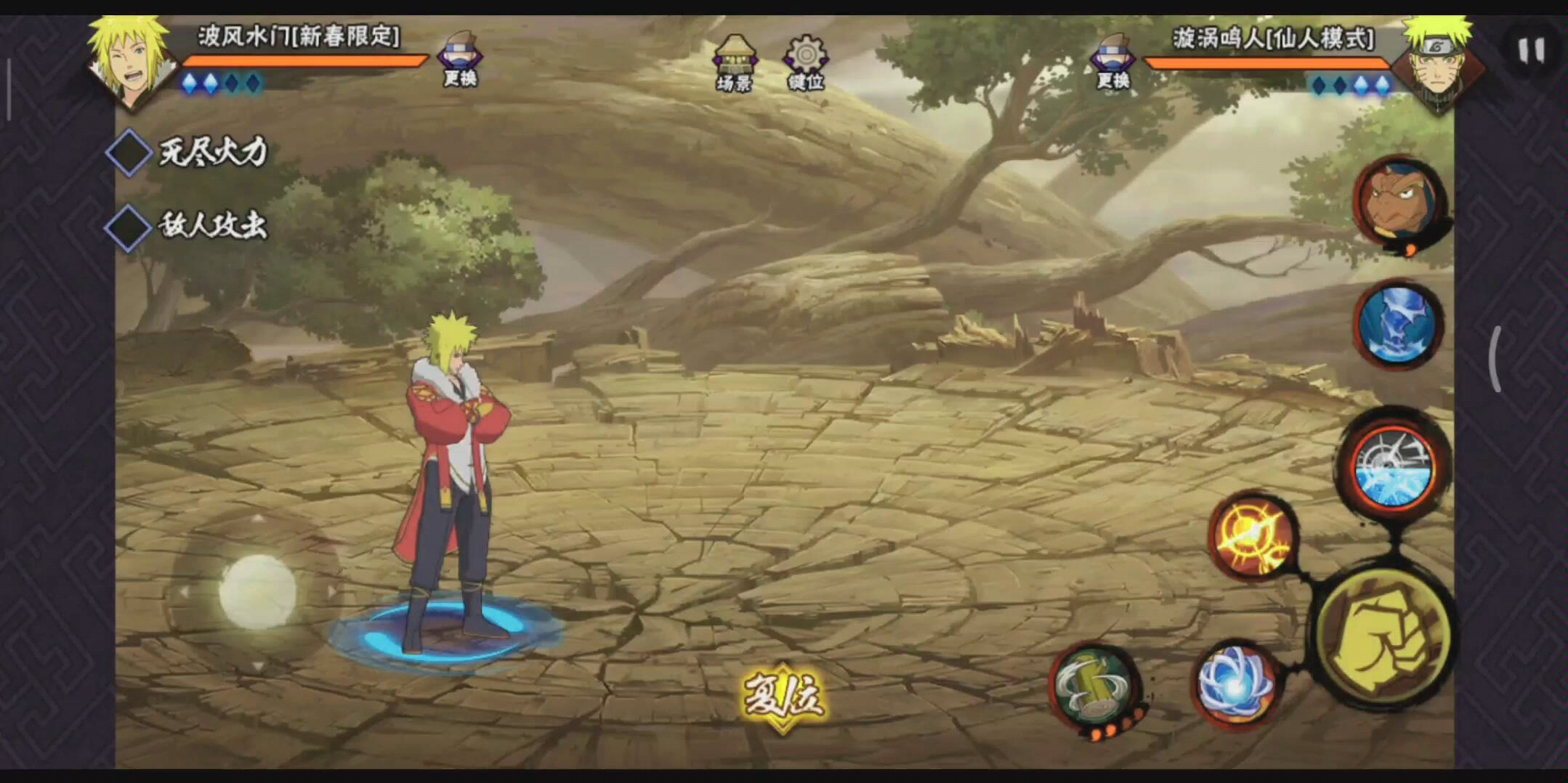This screenshot has width=1568, height=783.
Task: Summon the toad Gamabunta
Action: (x=1398, y=203)
